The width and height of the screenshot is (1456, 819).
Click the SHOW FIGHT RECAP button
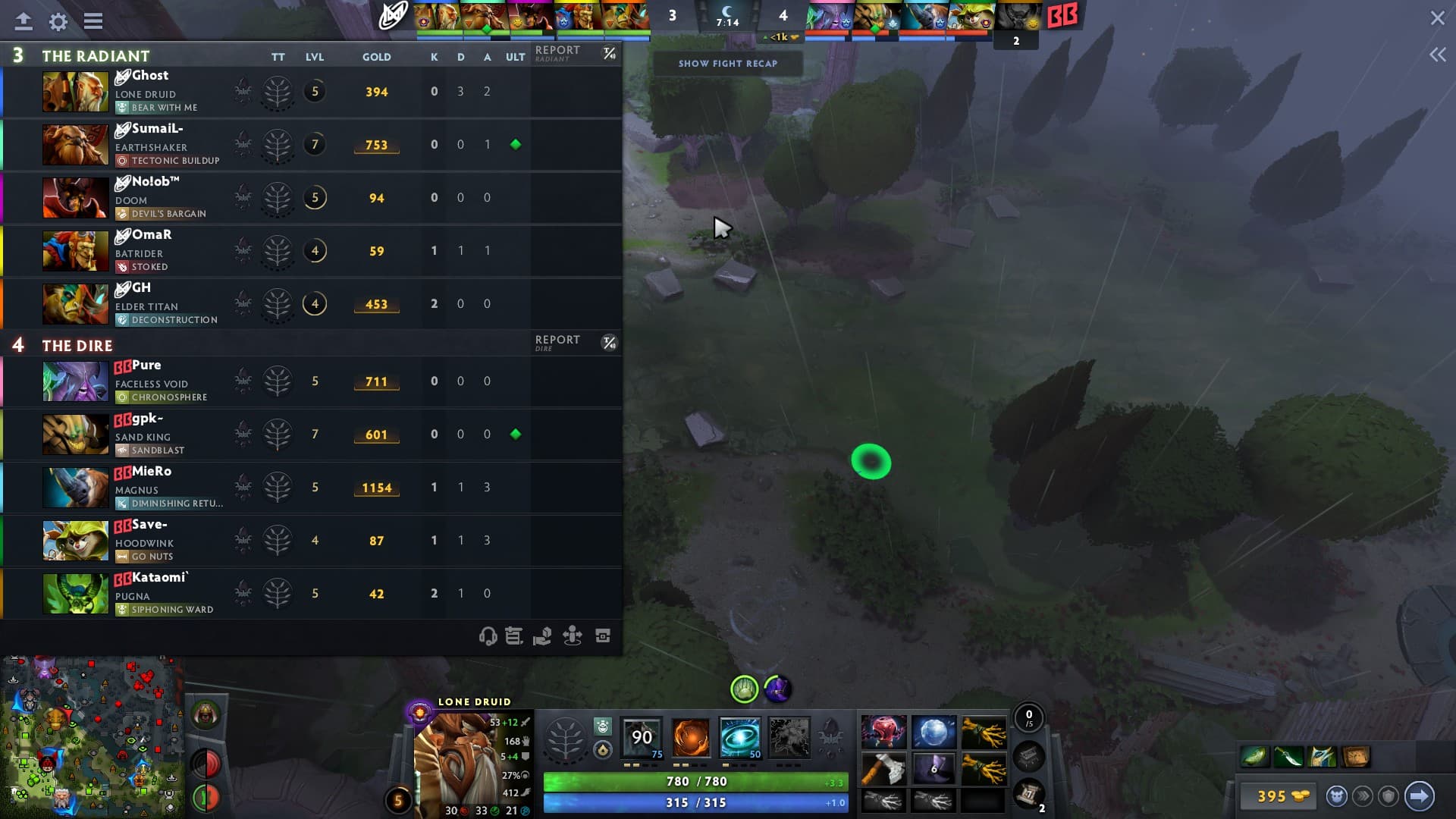click(728, 64)
